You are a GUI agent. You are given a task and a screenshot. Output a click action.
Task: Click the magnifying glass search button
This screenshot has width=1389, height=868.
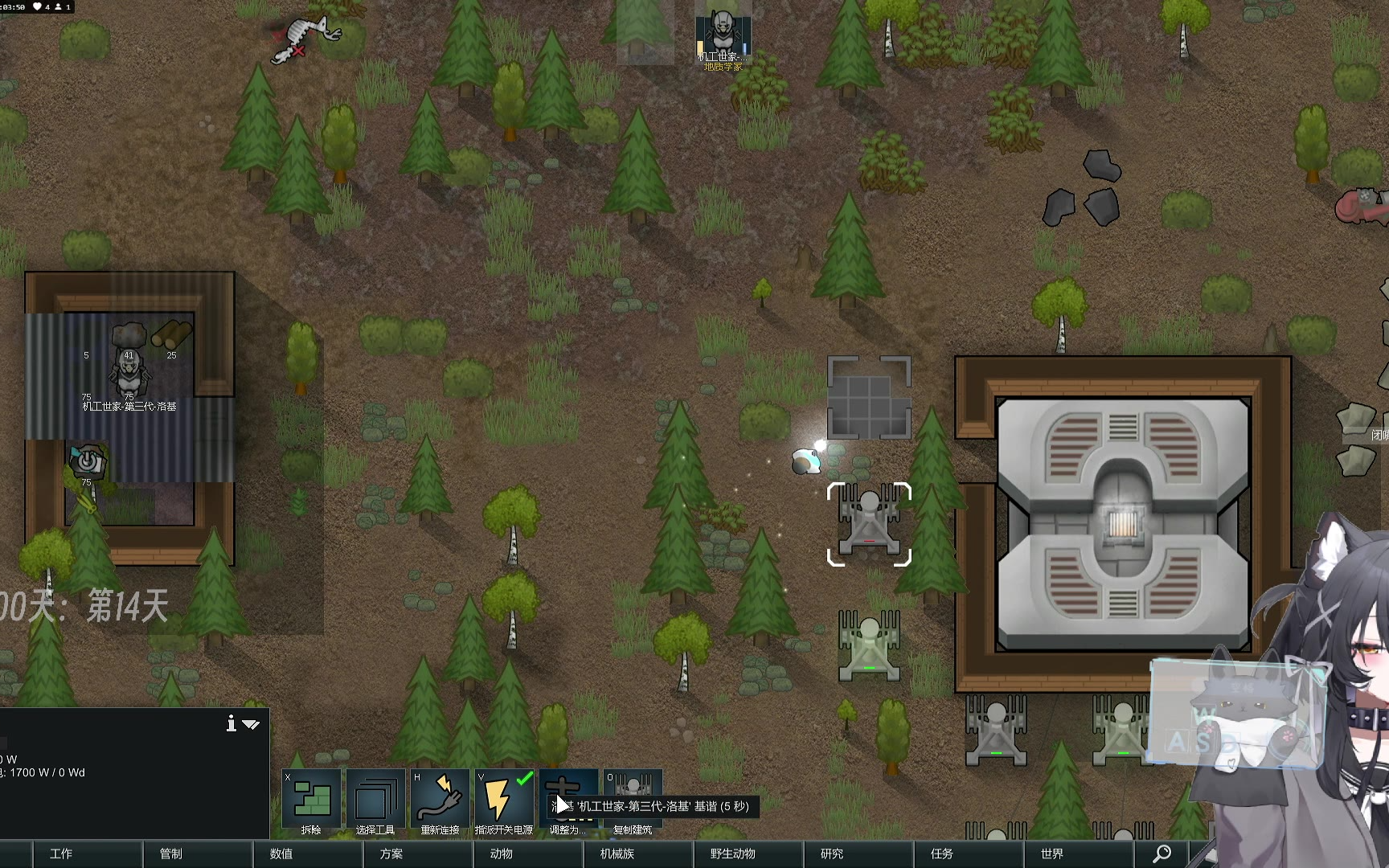1162,854
